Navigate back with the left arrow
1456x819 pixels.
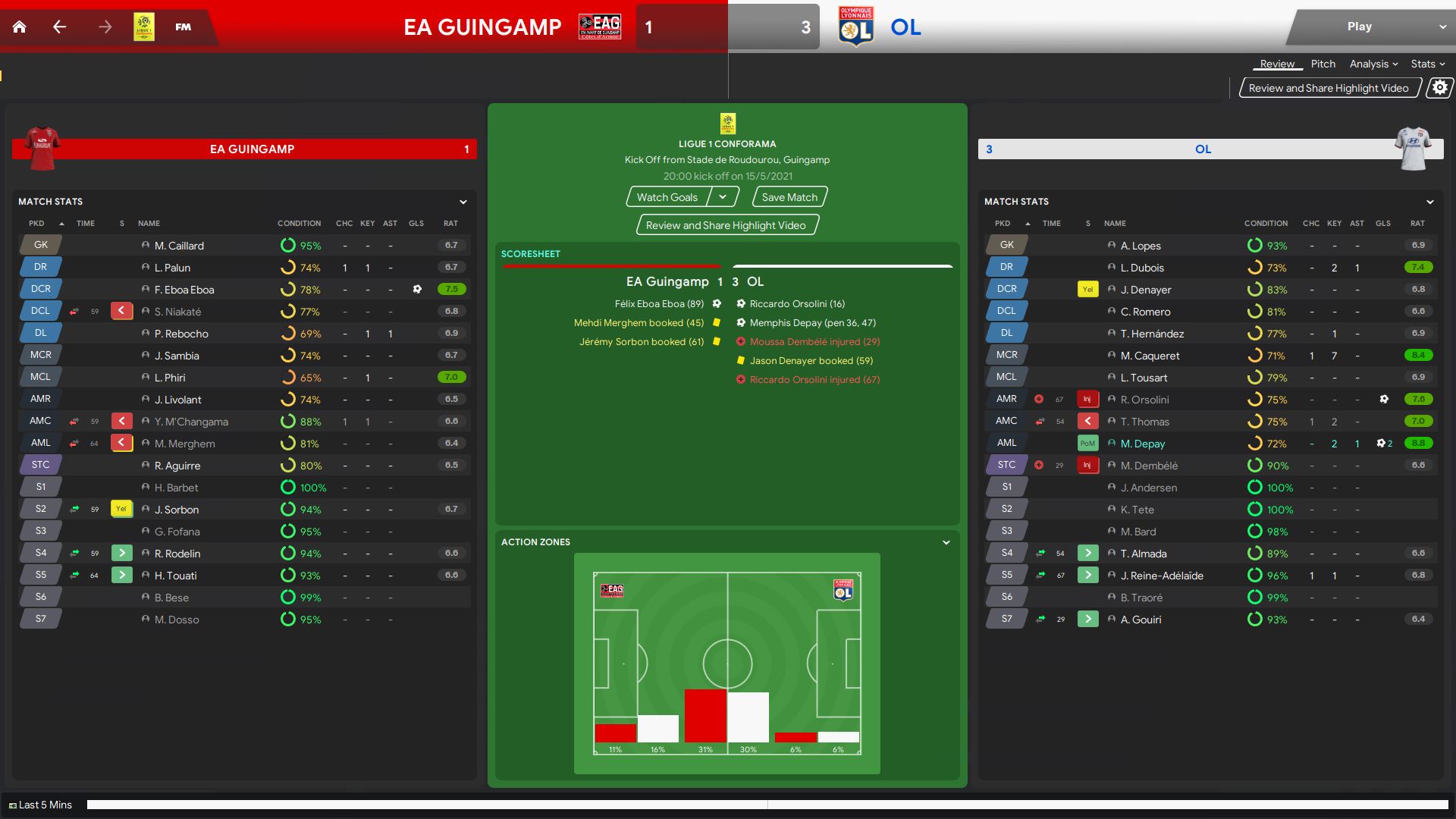click(x=60, y=27)
